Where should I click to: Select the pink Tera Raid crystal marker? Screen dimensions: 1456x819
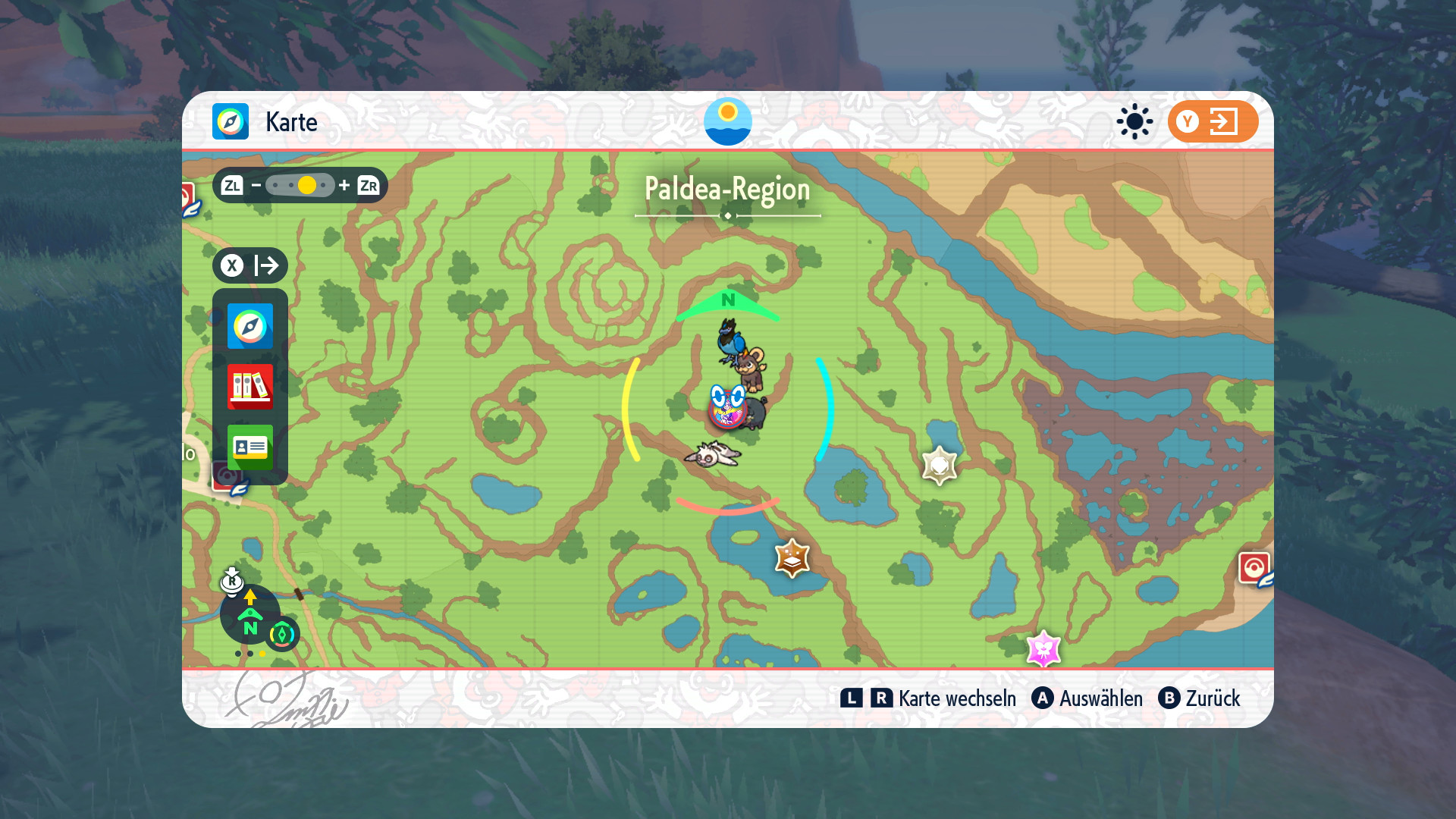[x=1043, y=649]
